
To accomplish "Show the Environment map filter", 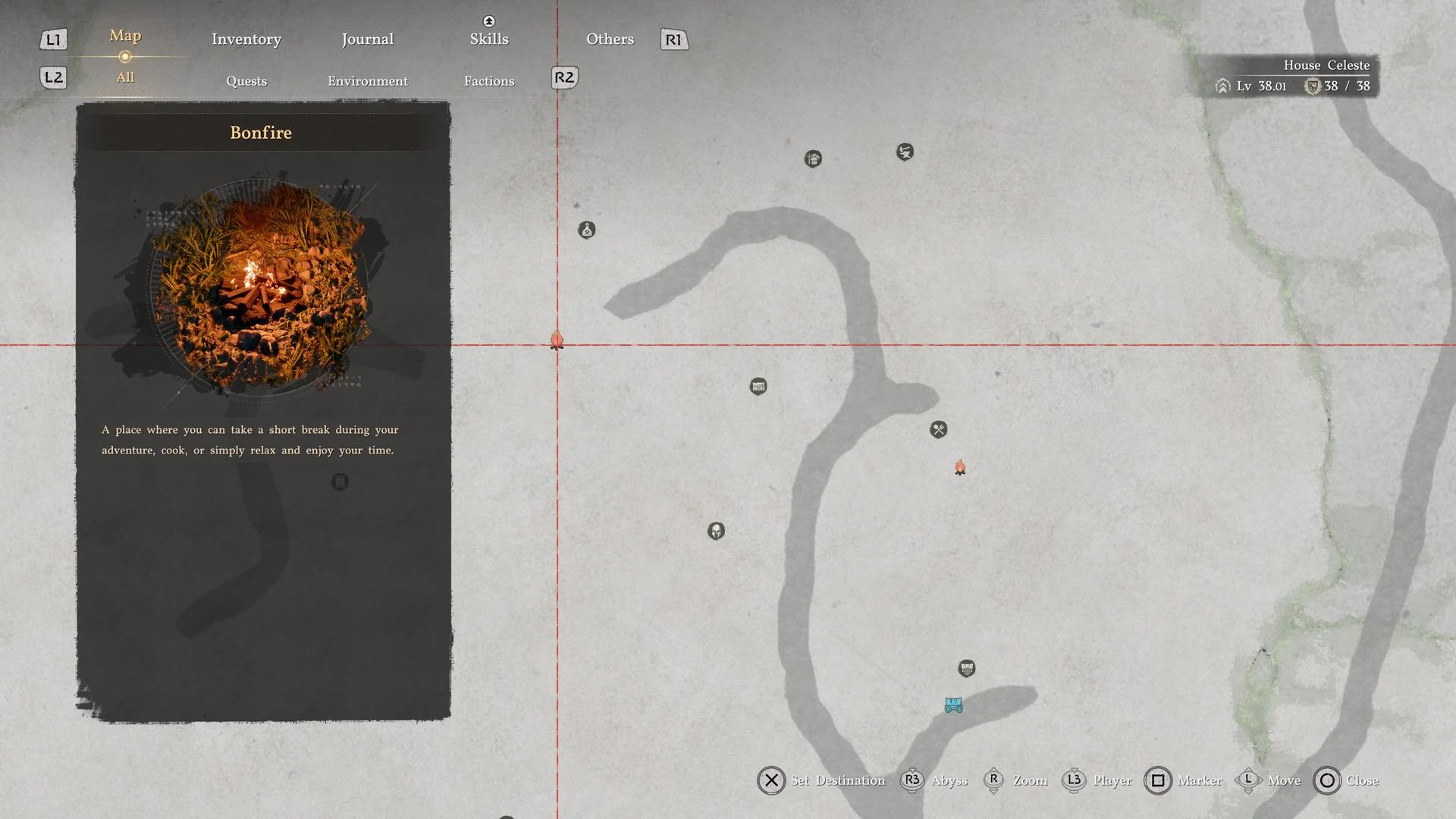I will click(368, 81).
